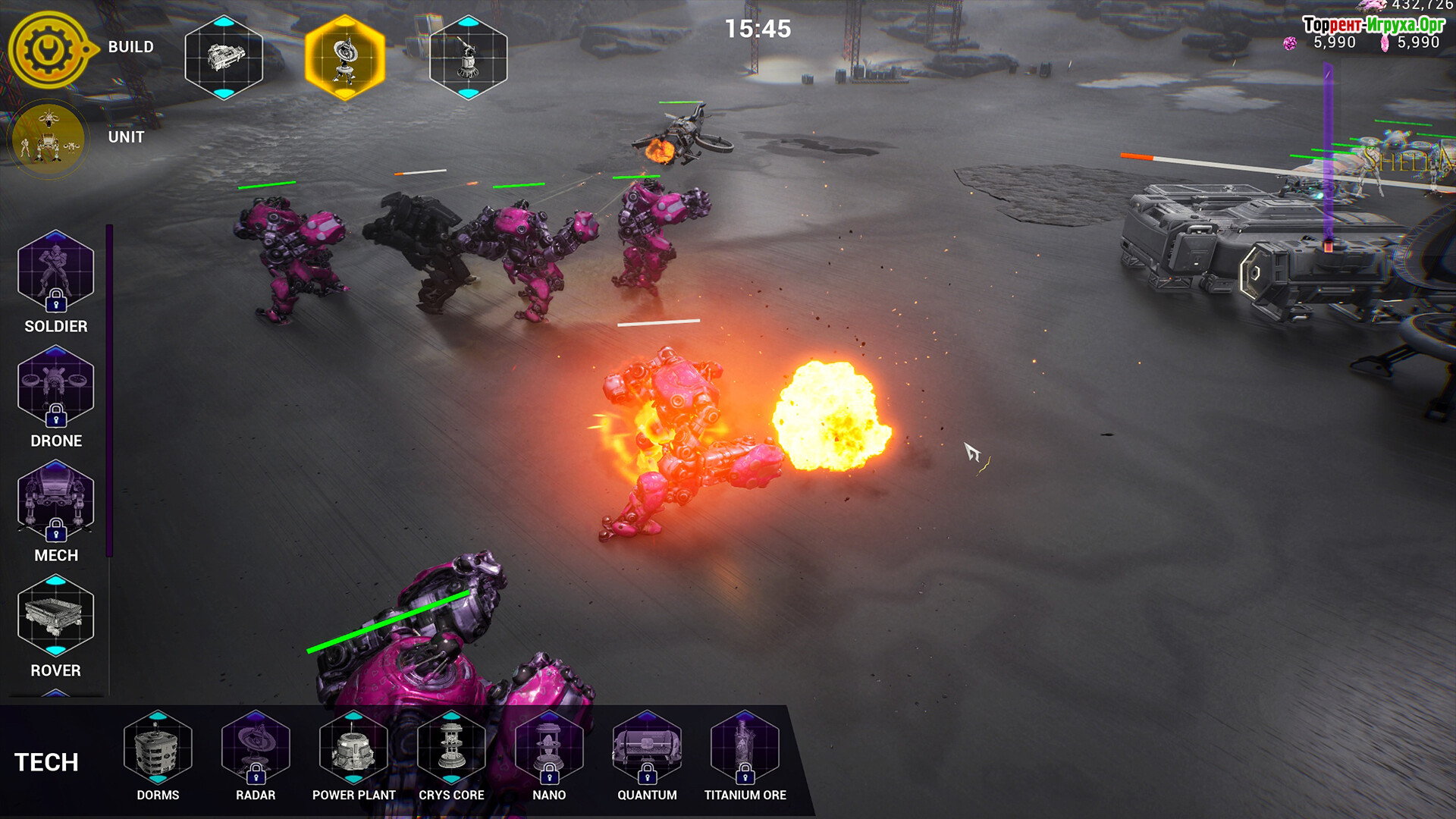Select the locked Titanium Ore tech
Screen dimensions: 1456x819
pos(745,748)
